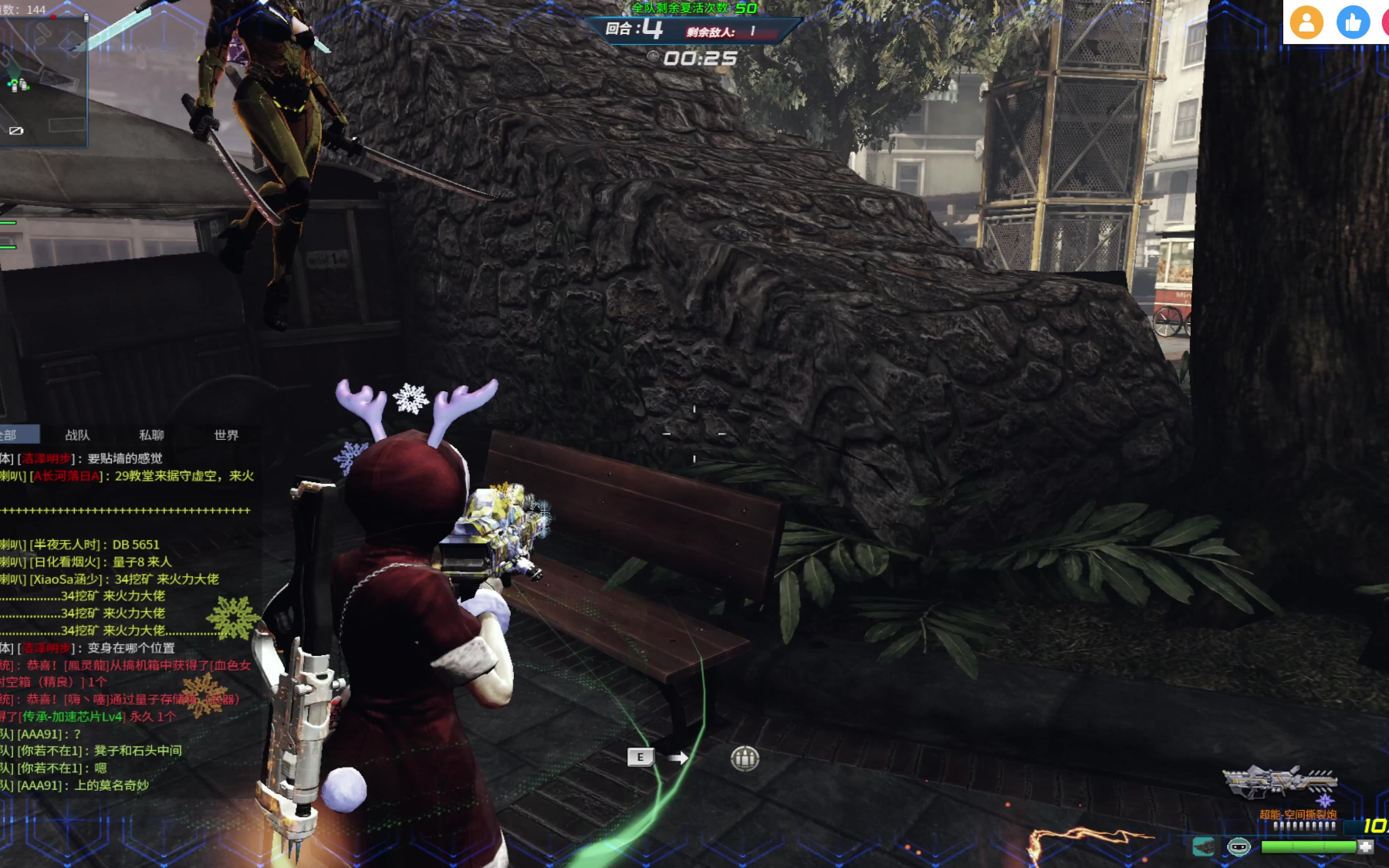Open the 私聊 private chat tab
The width and height of the screenshot is (1389, 868).
(x=151, y=435)
